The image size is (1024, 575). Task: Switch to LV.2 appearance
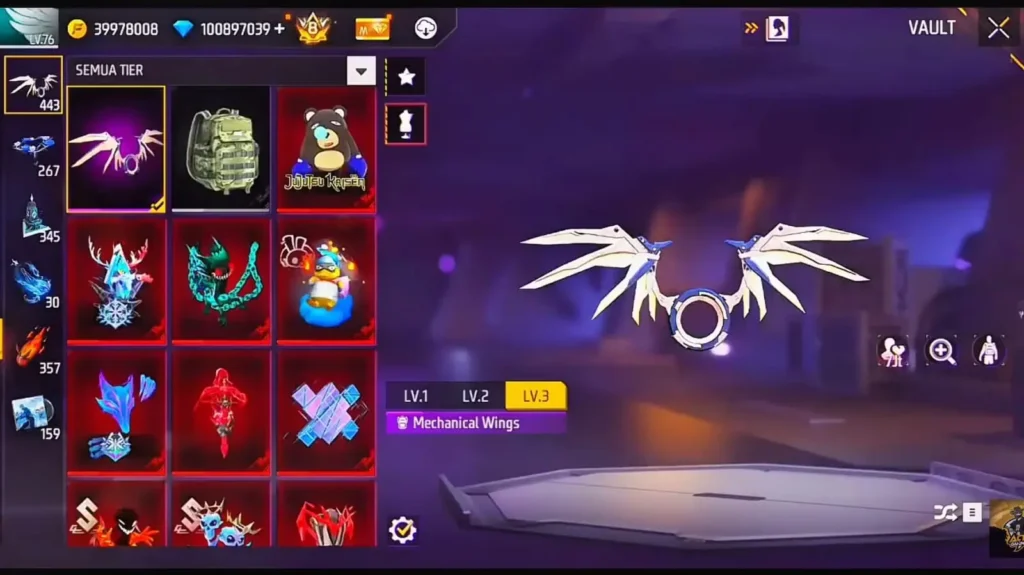pyautogui.click(x=475, y=396)
